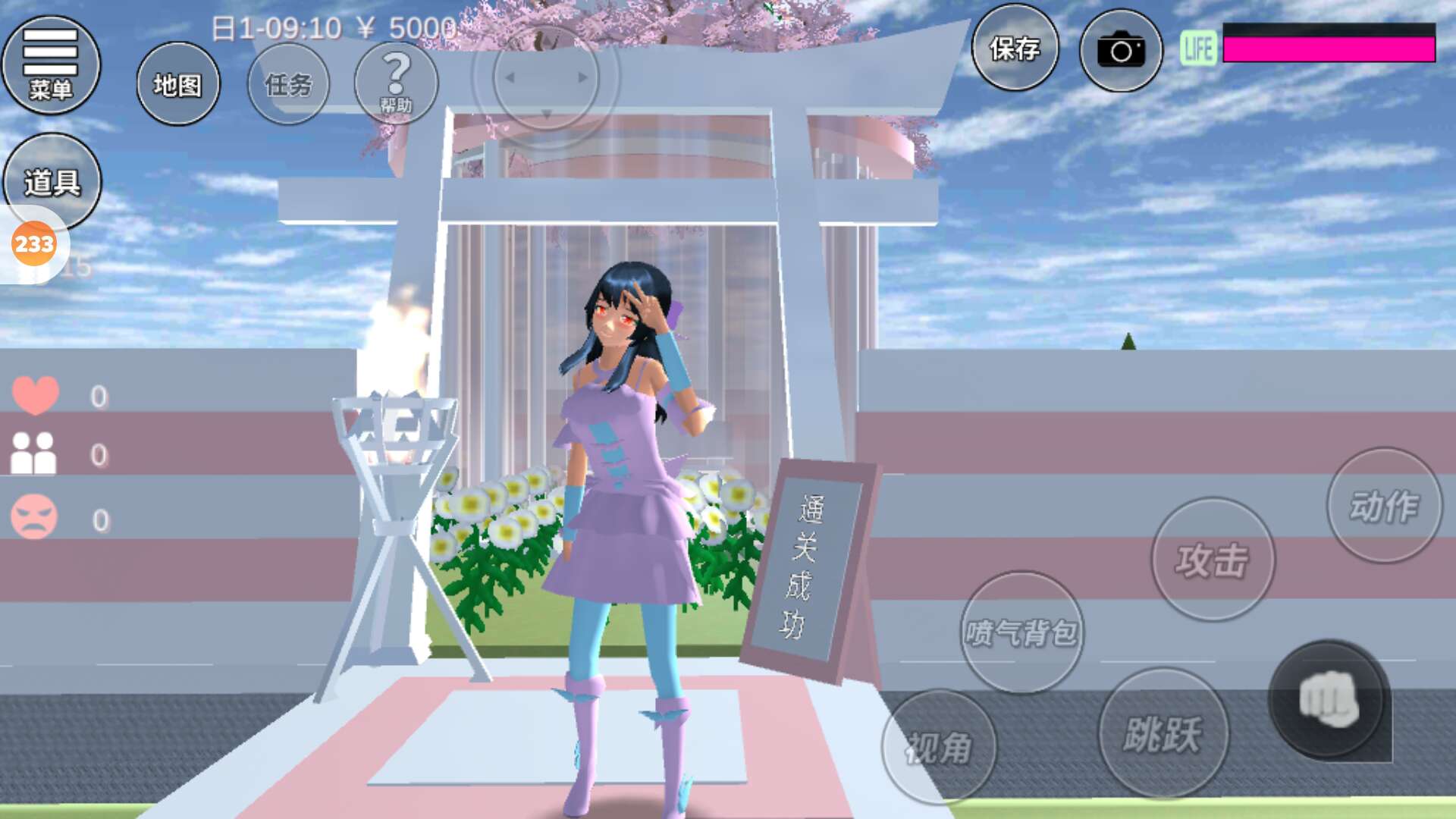This screenshot has height=819, width=1456.
Task: Open the 道具 items button
Action: pos(52,181)
